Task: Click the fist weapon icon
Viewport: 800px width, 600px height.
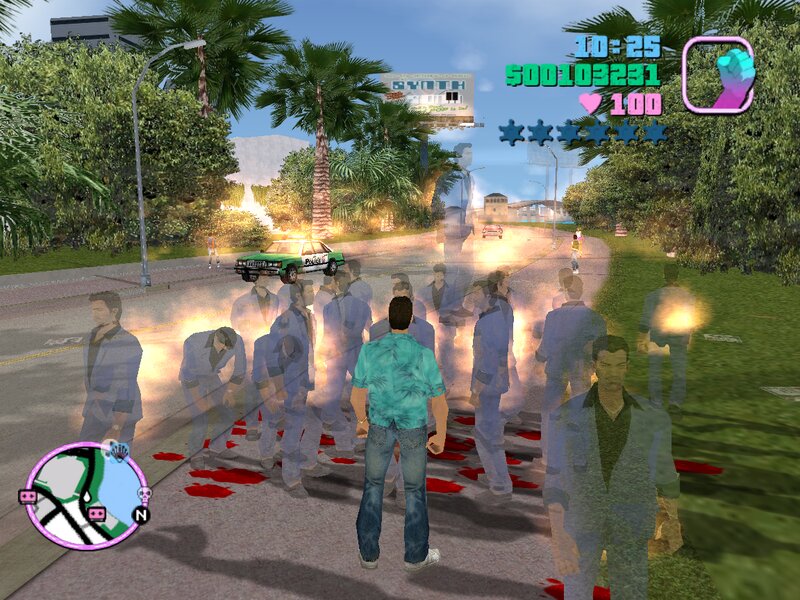Action: (719, 74)
